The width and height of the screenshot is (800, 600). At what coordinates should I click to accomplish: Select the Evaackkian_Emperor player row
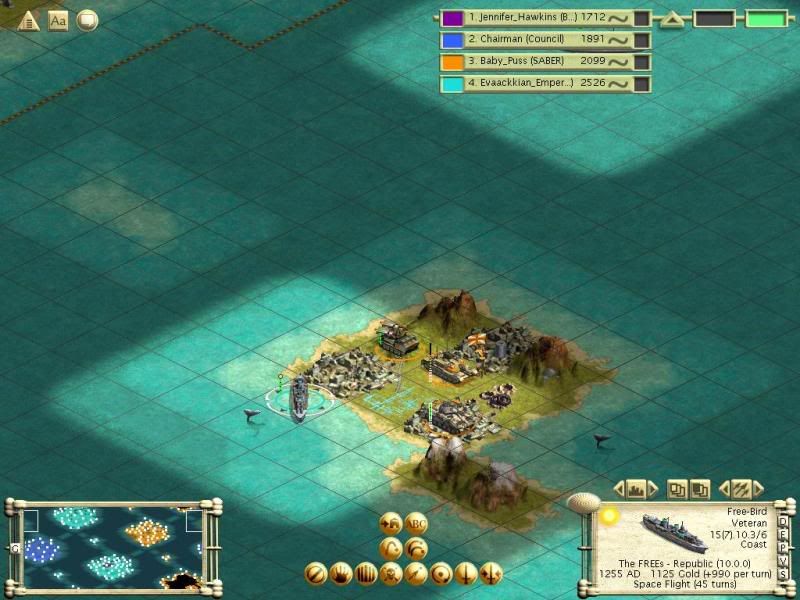(535, 84)
